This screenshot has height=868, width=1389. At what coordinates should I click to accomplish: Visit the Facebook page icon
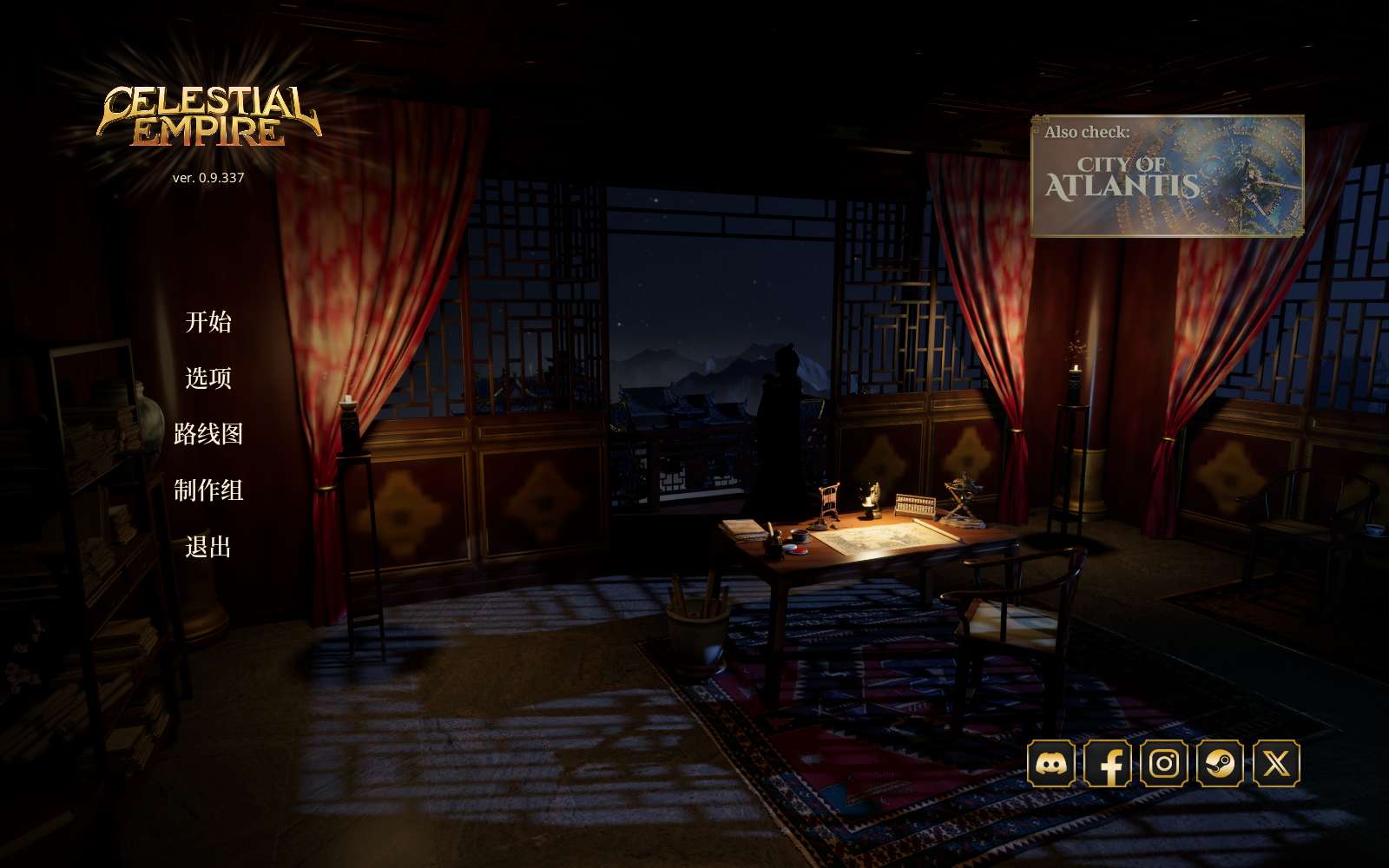[x=1108, y=764]
